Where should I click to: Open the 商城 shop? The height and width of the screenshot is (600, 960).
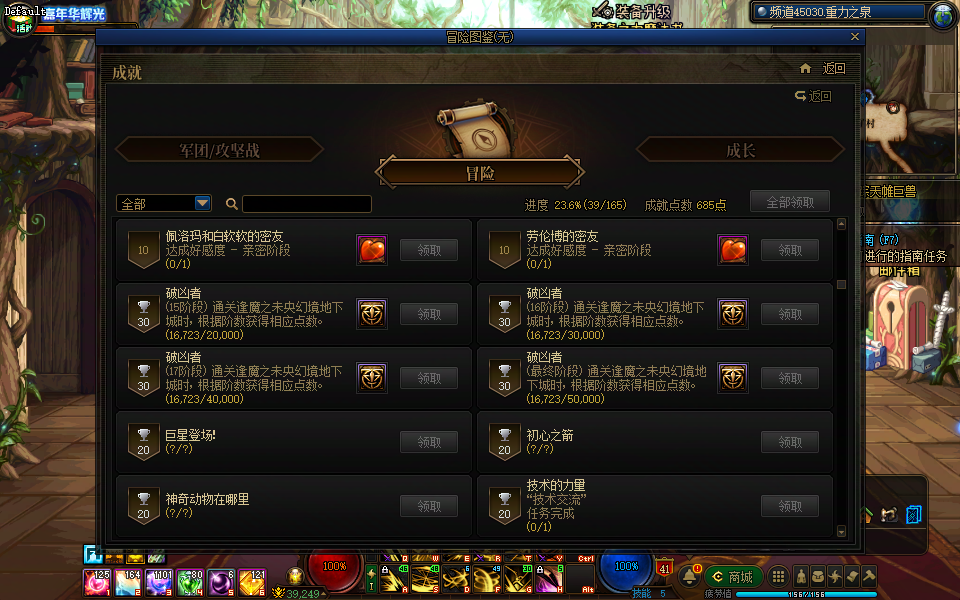[733, 577]
